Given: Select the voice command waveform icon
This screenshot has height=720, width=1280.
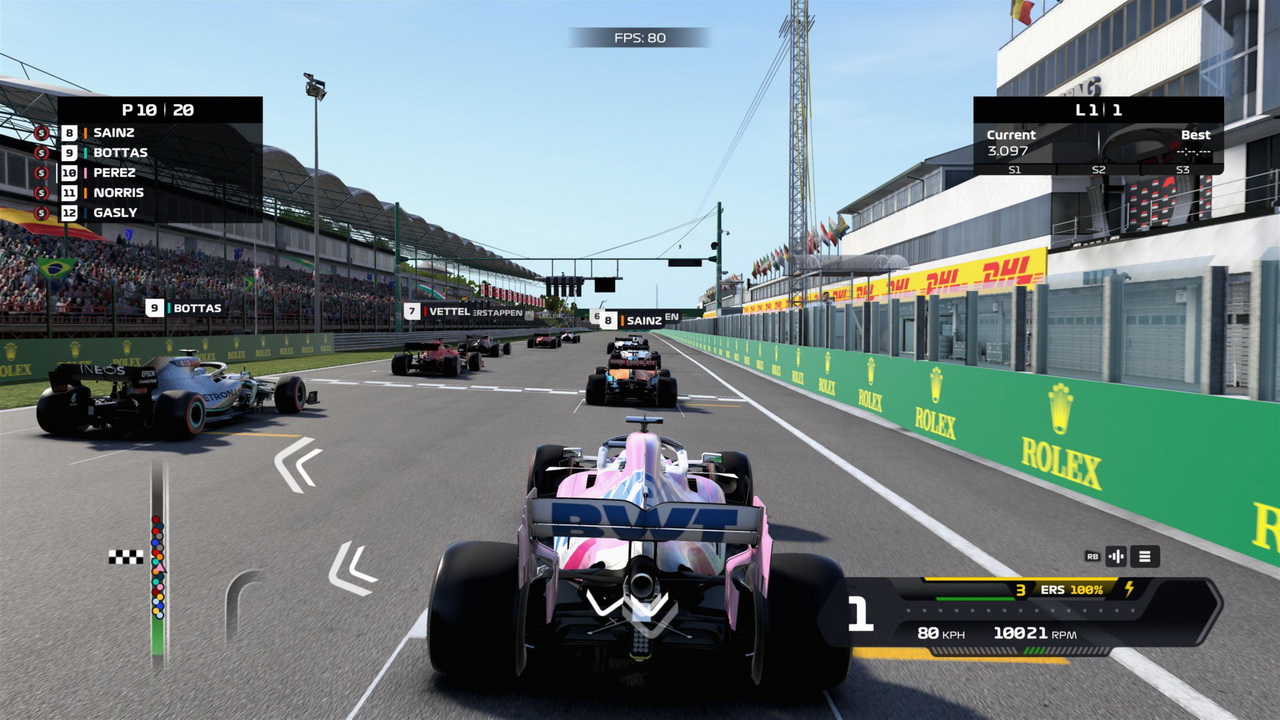Looking at the screenshot, I should (1116, 556).
